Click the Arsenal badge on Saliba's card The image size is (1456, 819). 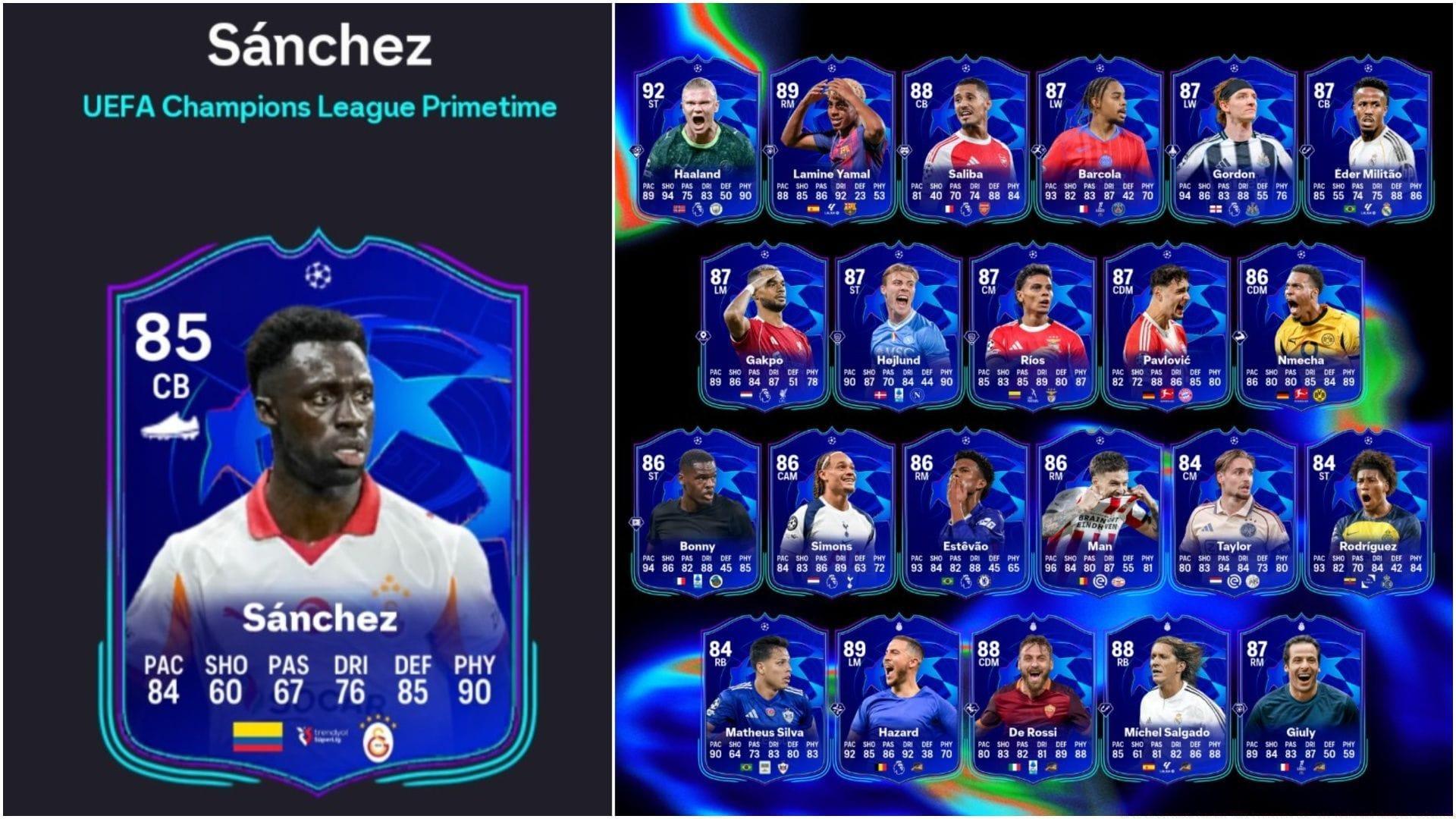click(x=984, y=208)
